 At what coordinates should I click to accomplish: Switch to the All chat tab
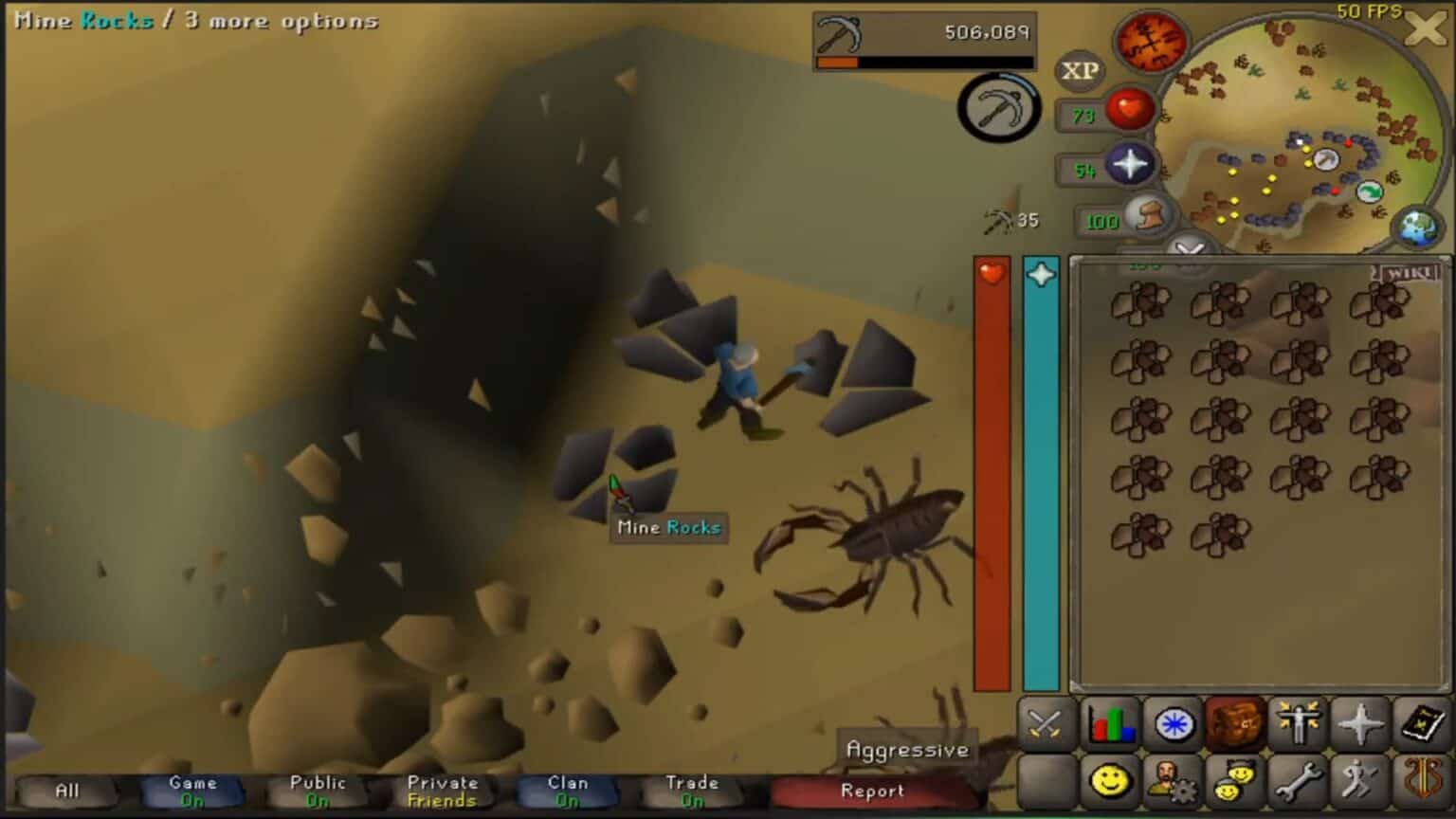pos(64,791)
